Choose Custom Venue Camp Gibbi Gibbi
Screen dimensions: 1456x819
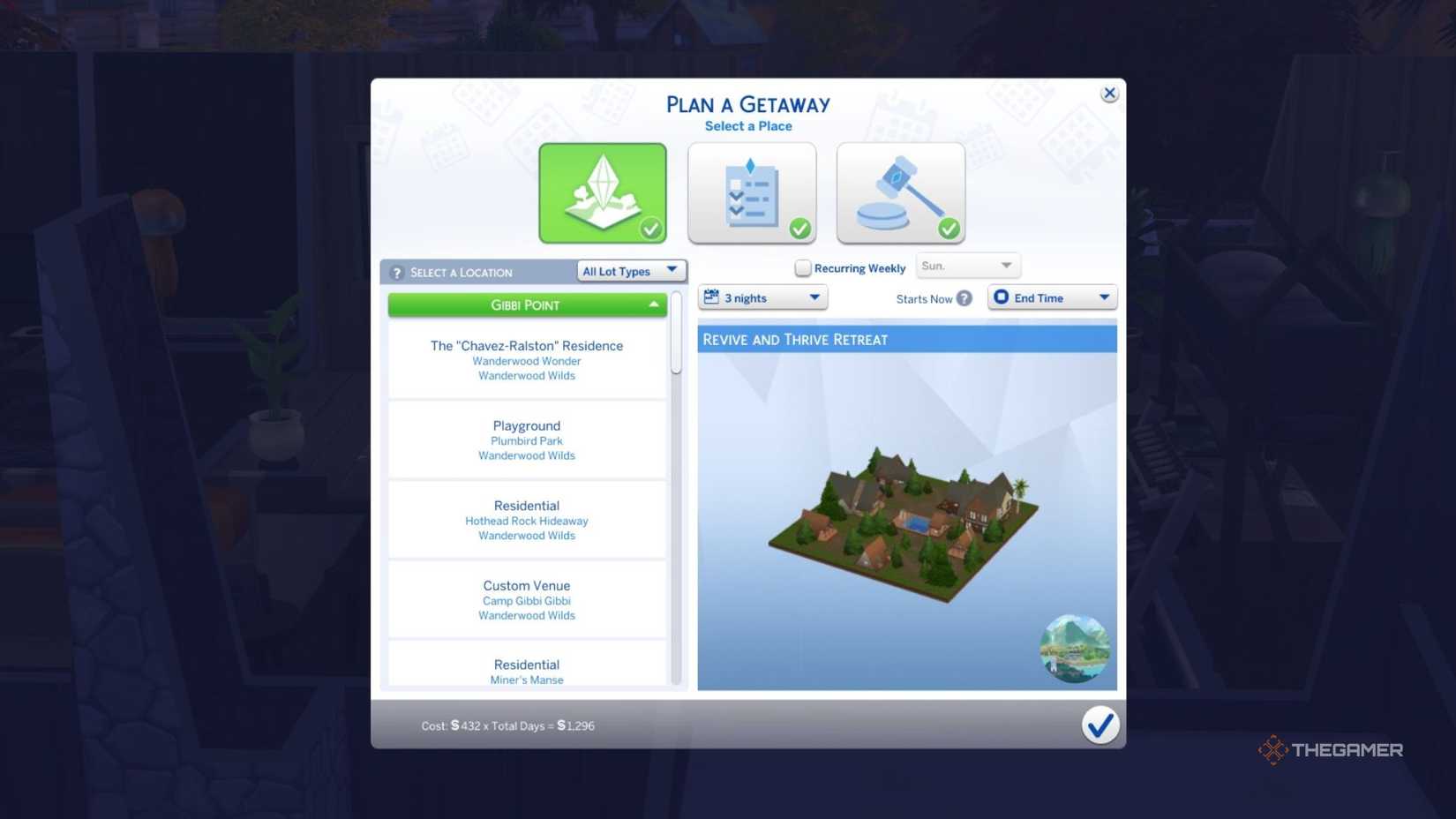coord(527,599)
